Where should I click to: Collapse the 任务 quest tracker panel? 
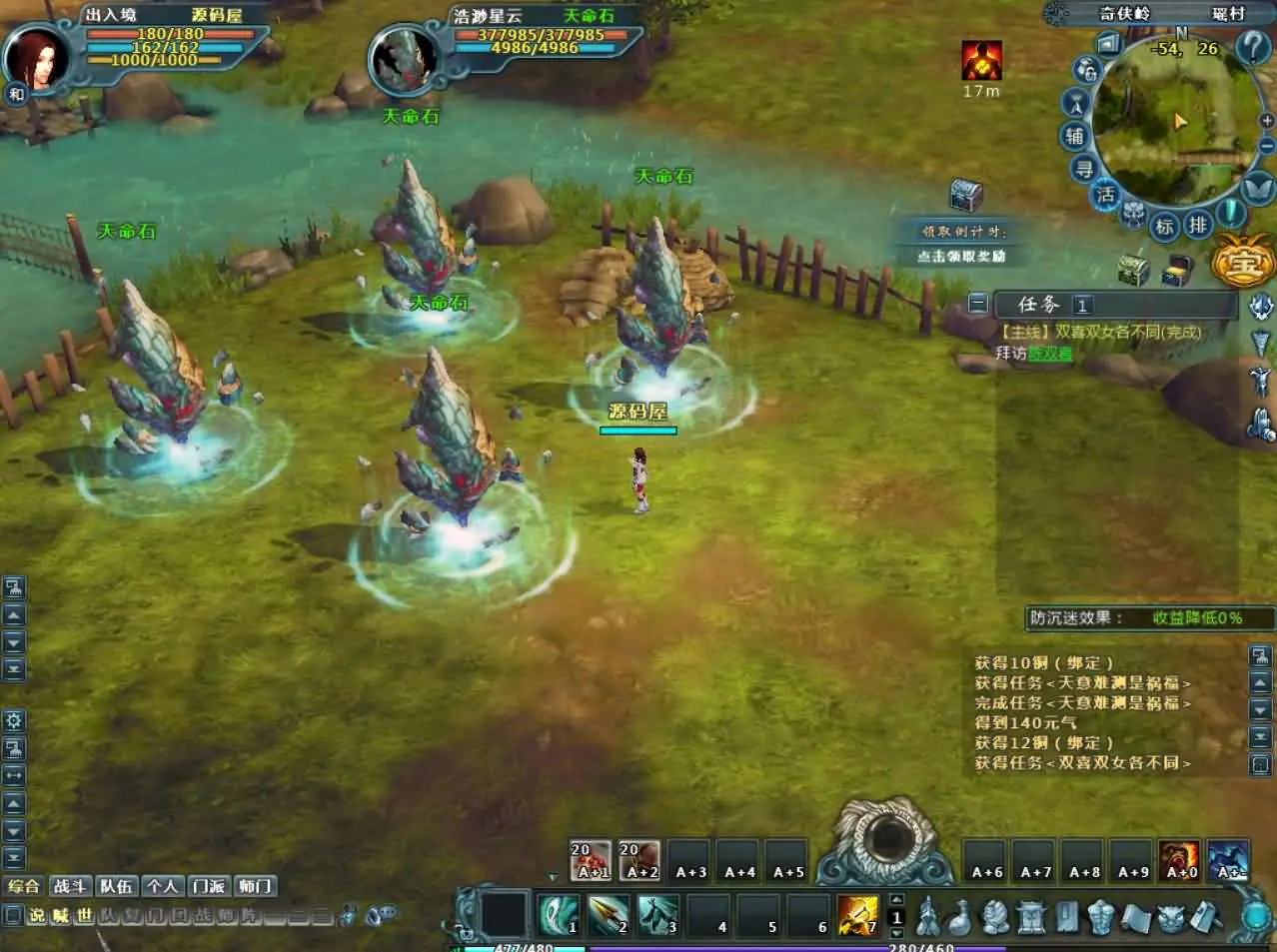click(978, 304)
